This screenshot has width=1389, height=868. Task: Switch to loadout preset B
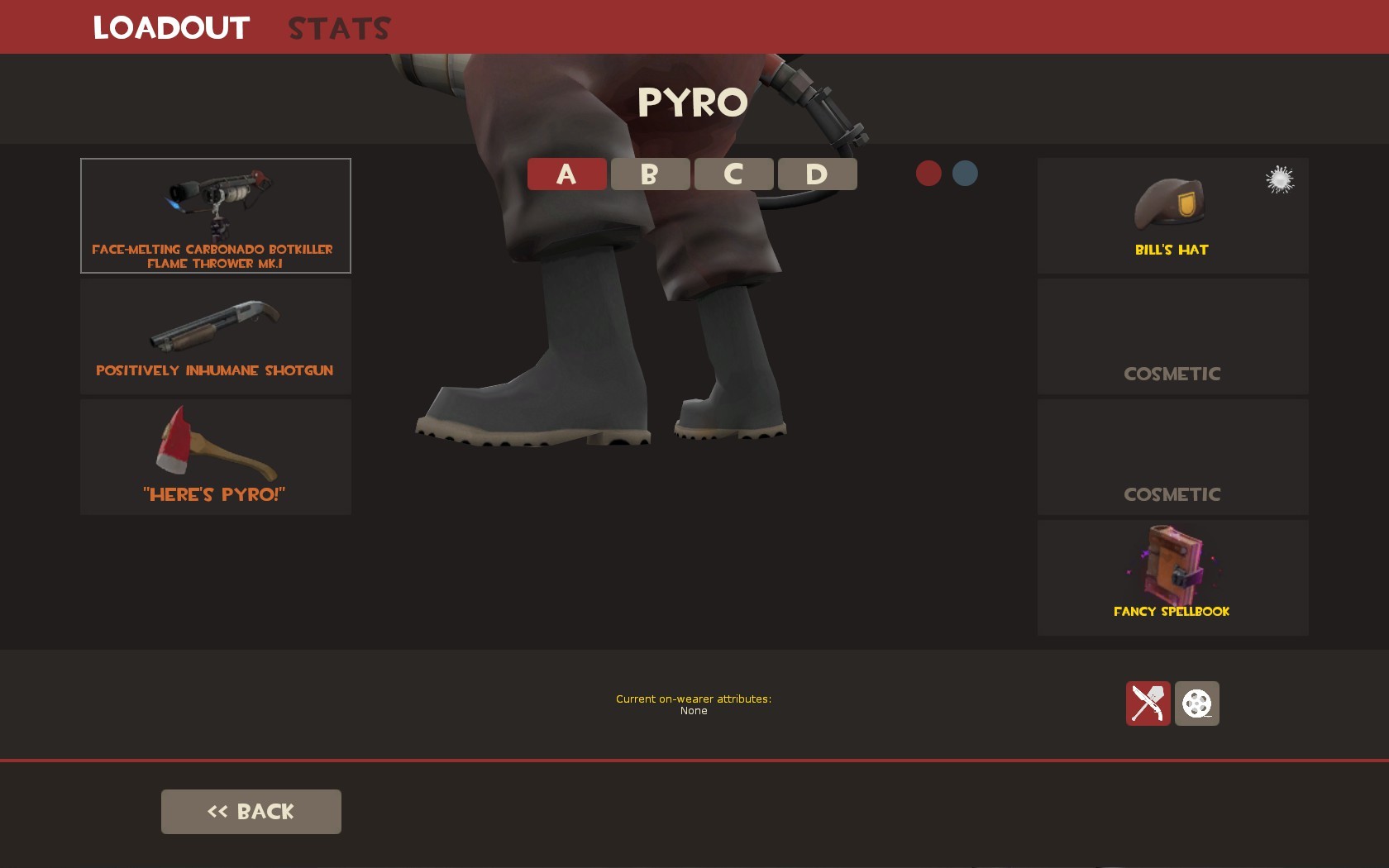pos(650,174)
